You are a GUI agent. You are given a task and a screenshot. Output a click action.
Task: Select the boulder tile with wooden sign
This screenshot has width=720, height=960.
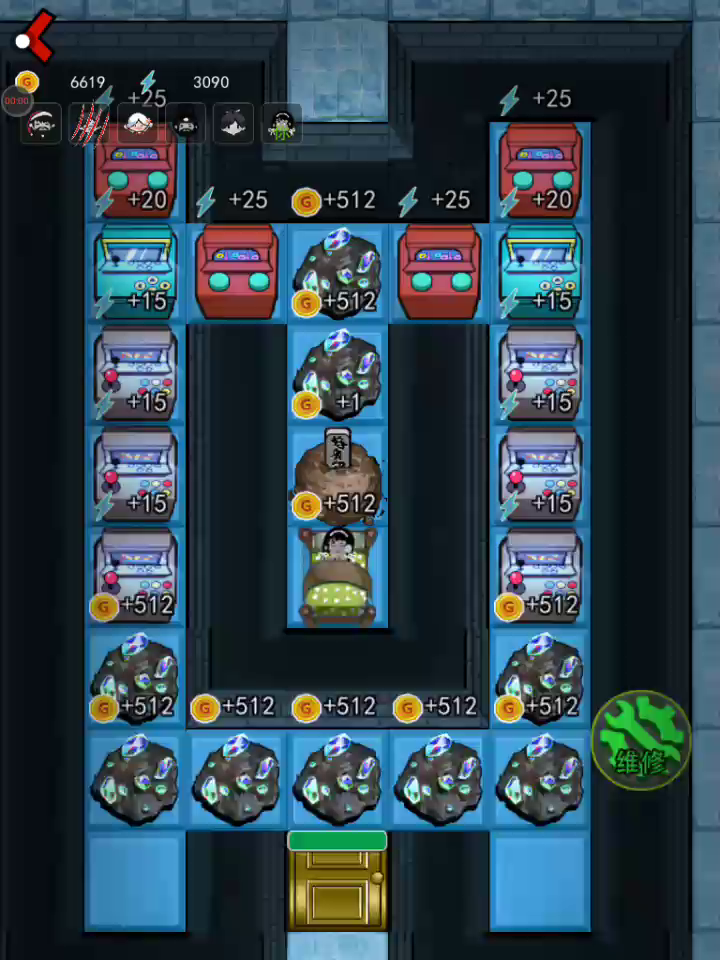(337, 477)
